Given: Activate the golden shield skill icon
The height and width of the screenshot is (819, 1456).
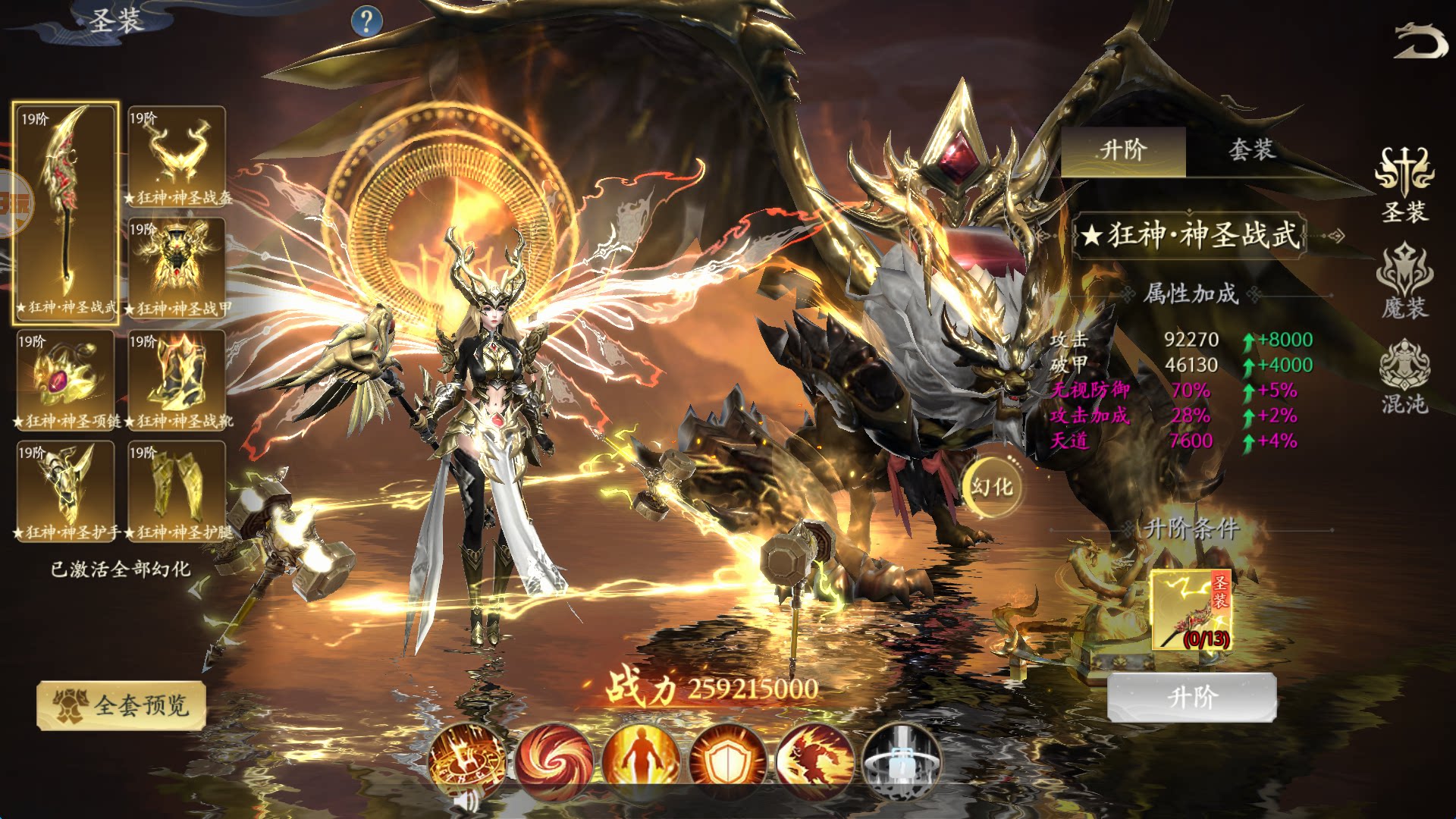Looking at the screenshot, I should (x=727, y=761).
